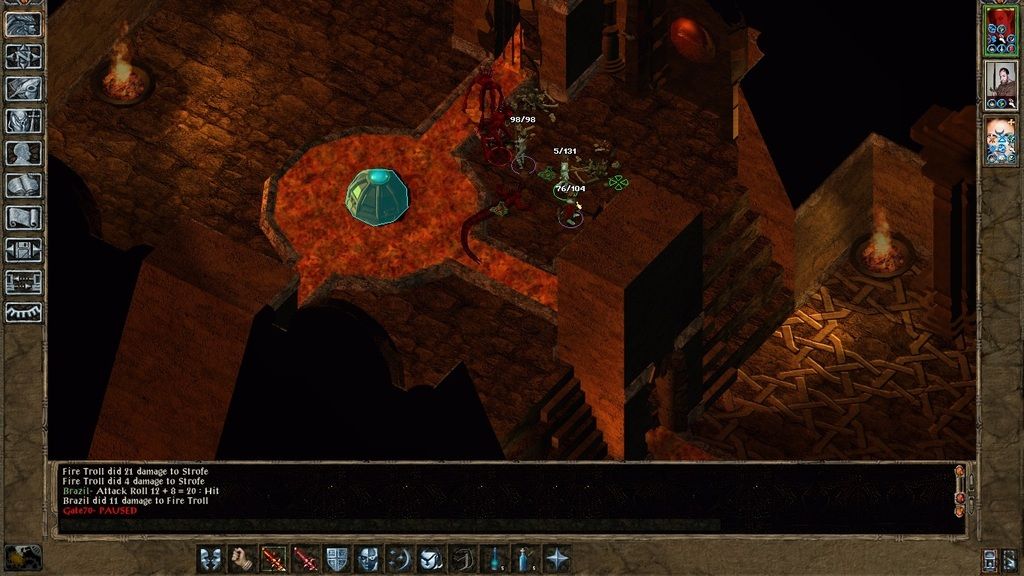Select the bearded man's portrait
Image resolution: width=1024 pixels, height=576 pixels.
(999, 85)
